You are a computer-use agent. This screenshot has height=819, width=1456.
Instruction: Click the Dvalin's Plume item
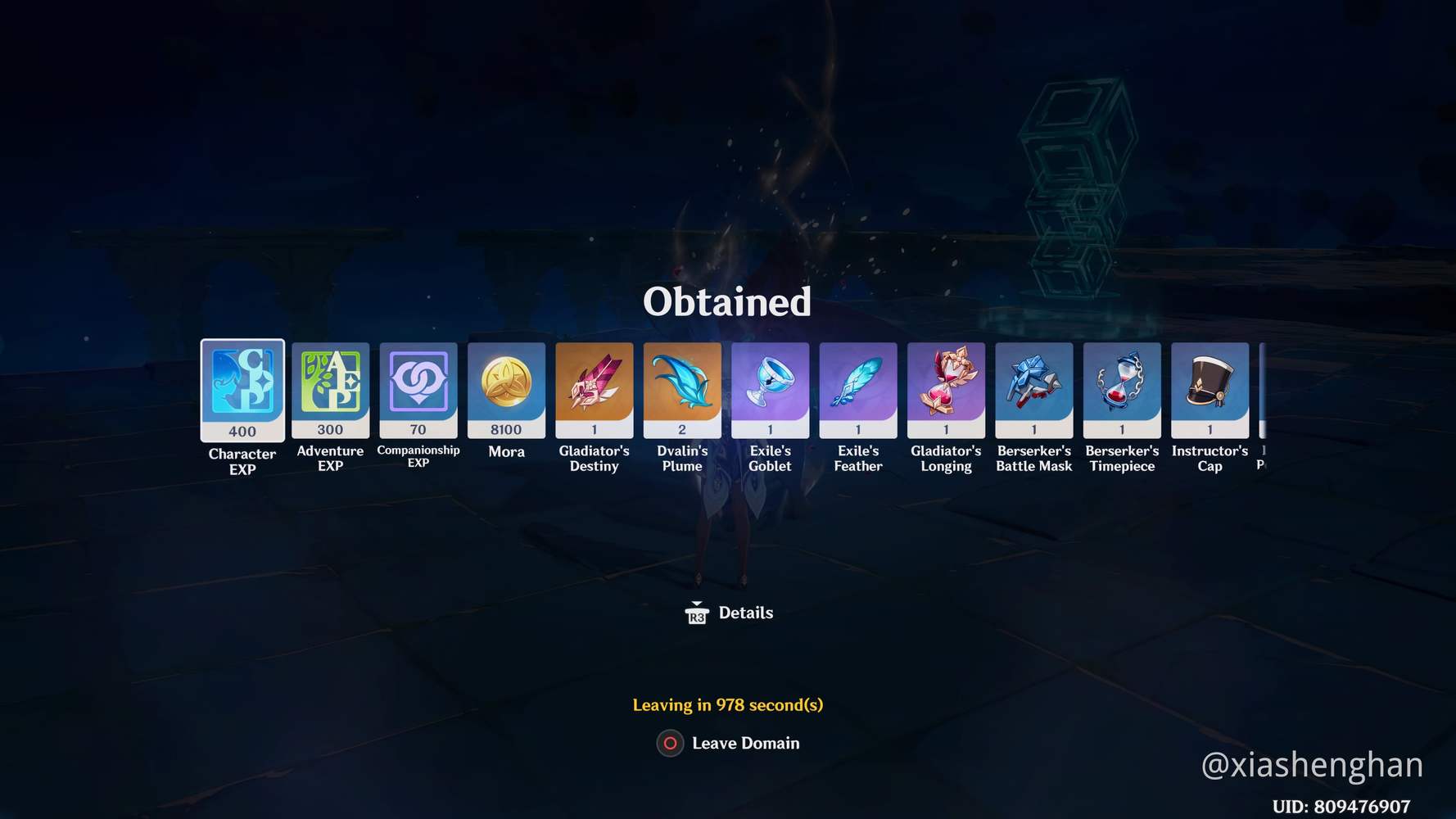(683, 387)
